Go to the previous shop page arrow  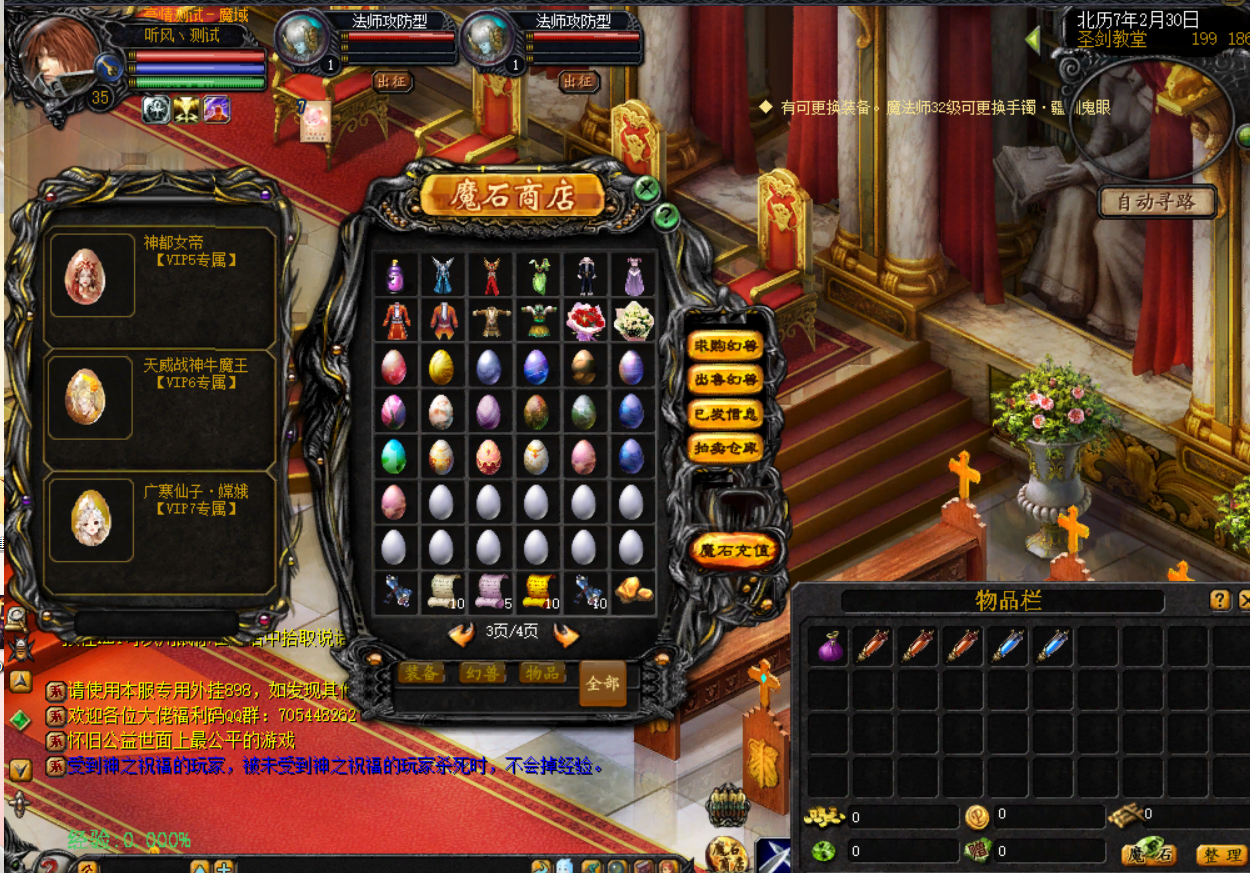tap(461, 633)
